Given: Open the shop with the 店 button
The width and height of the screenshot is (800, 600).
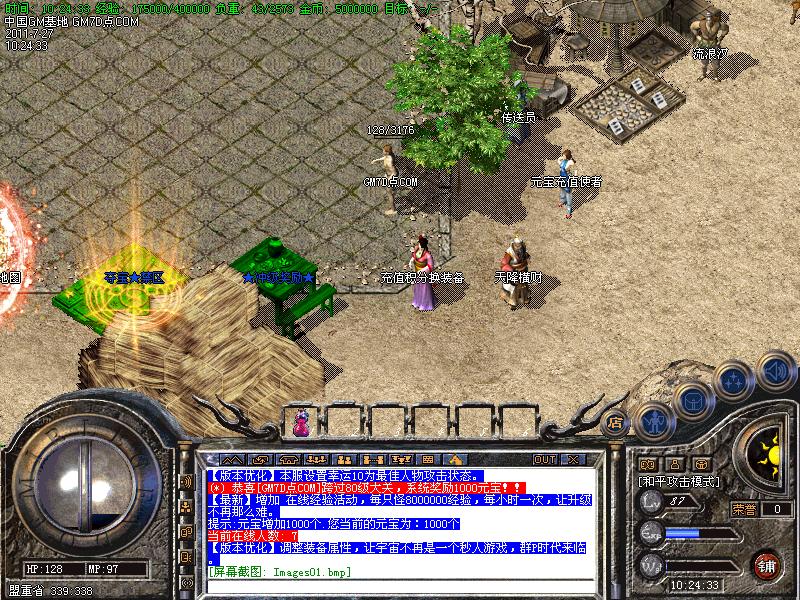Looking at the screenshot, I should pos(616,421).
